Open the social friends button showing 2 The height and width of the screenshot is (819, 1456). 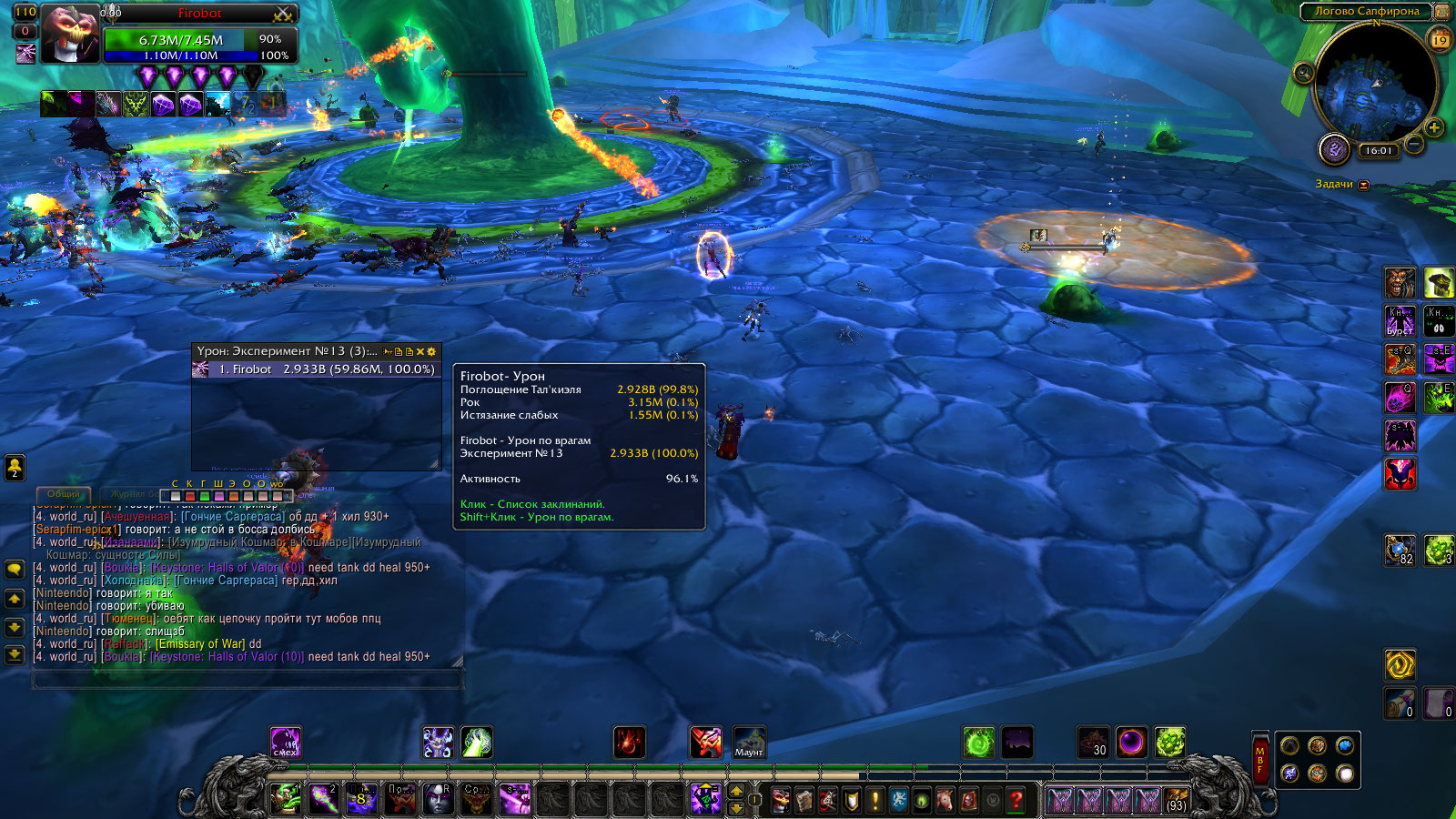(15, 467)
